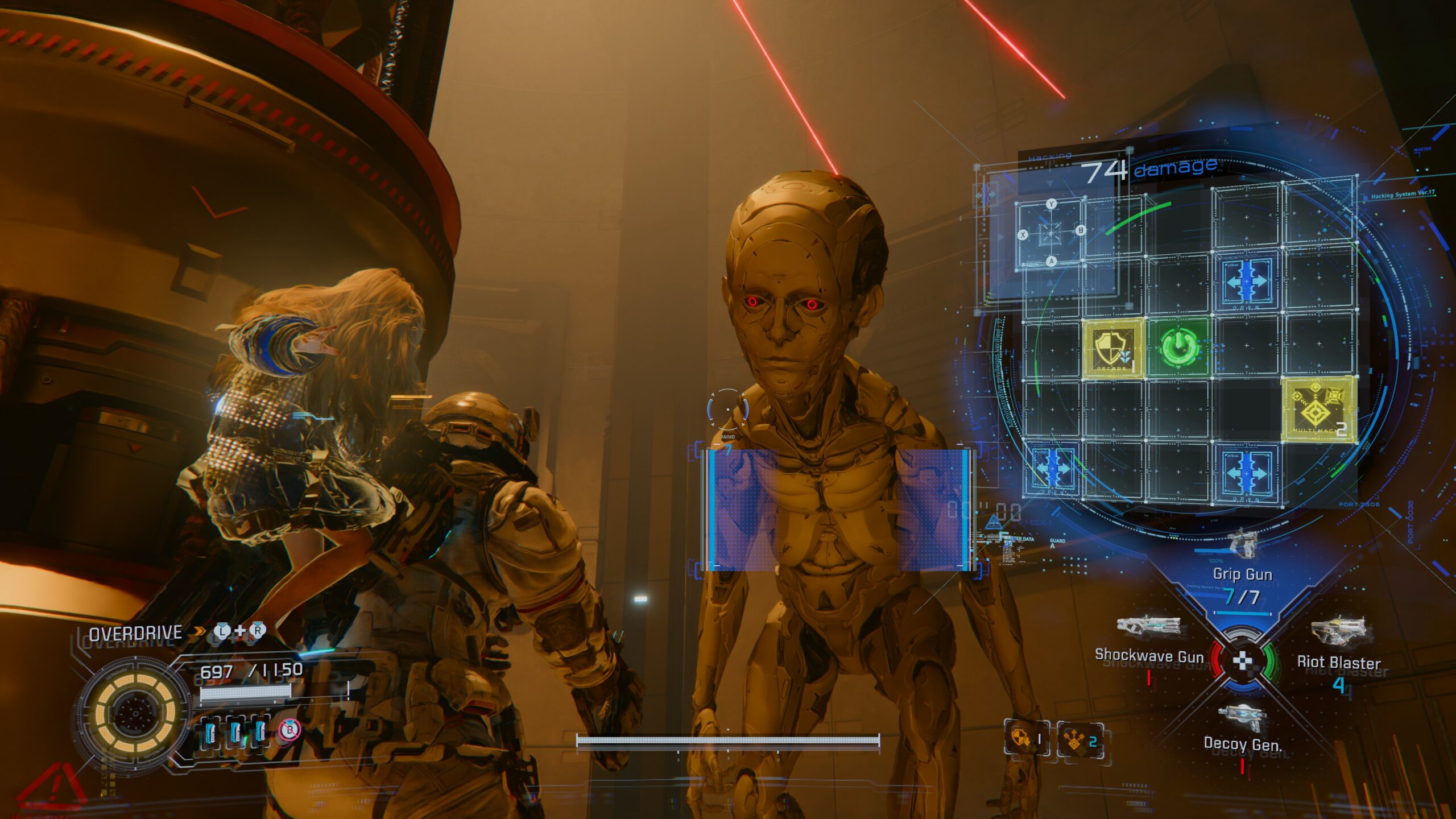1456x819 pixels.
Task: Select the green power node on hacking grid
Action: (x=1179, y=346)
